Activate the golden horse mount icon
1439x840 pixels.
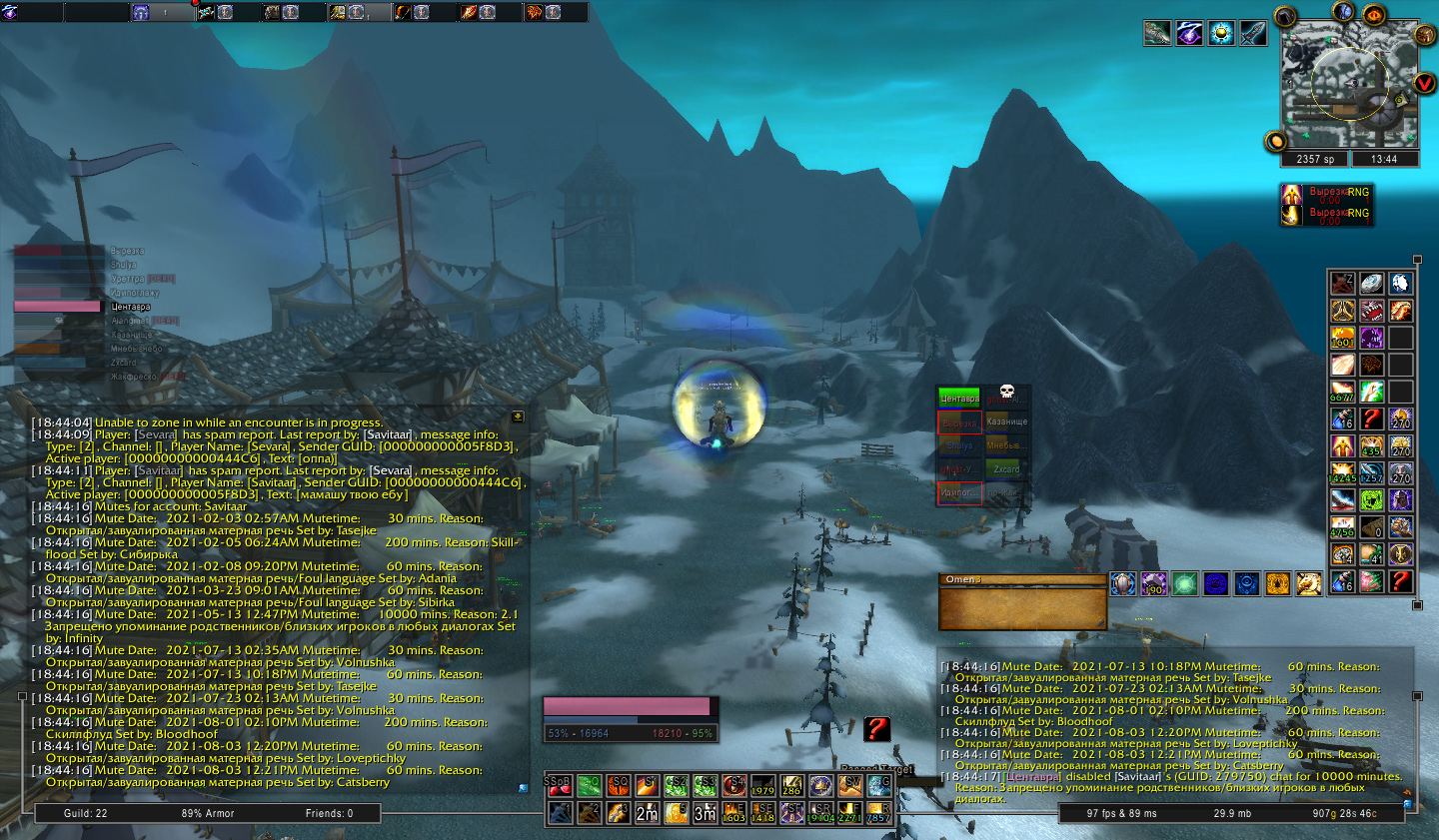click(1308, 583)
